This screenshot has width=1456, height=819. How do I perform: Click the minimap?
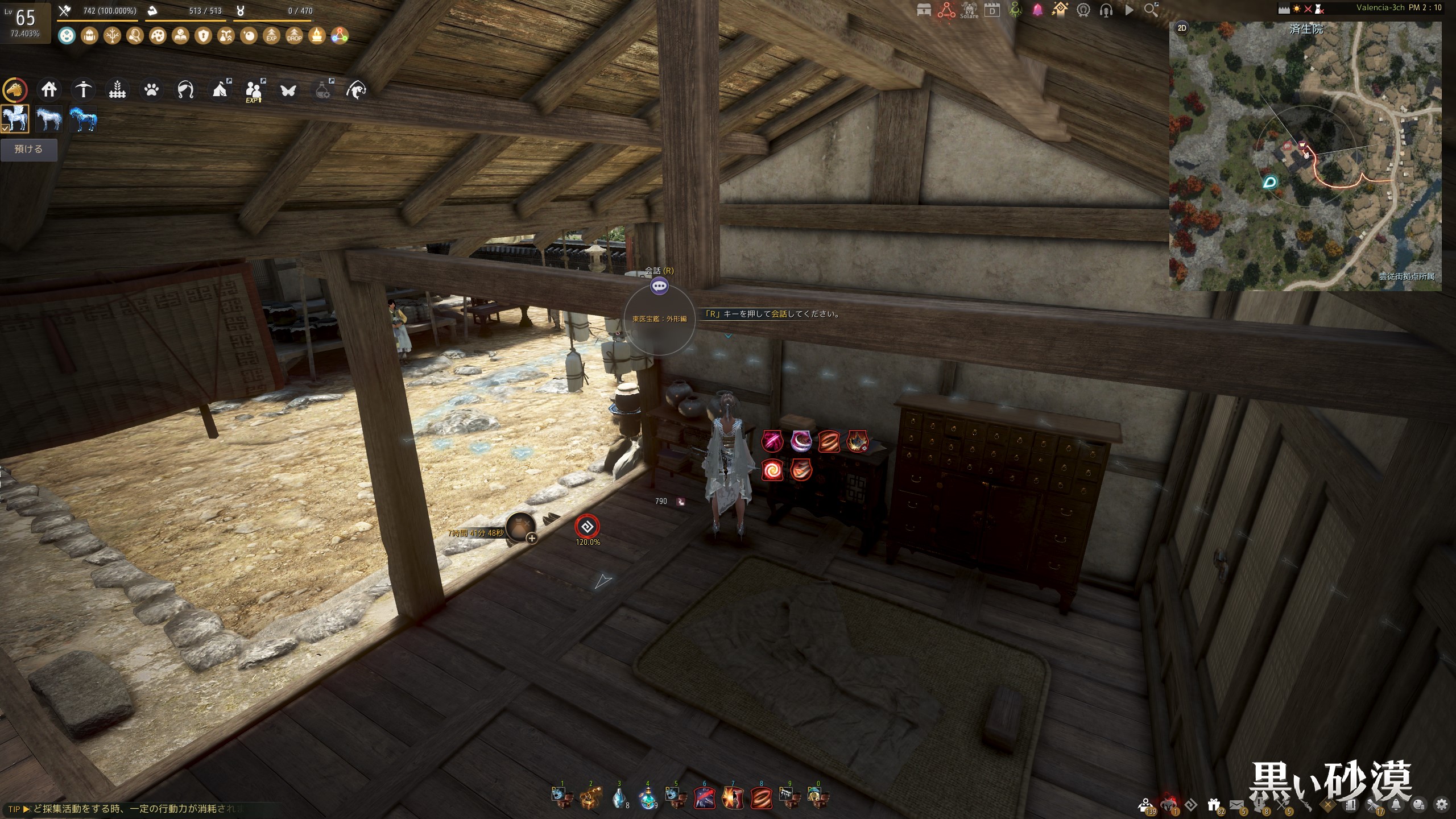click(x=1305, y=156)
